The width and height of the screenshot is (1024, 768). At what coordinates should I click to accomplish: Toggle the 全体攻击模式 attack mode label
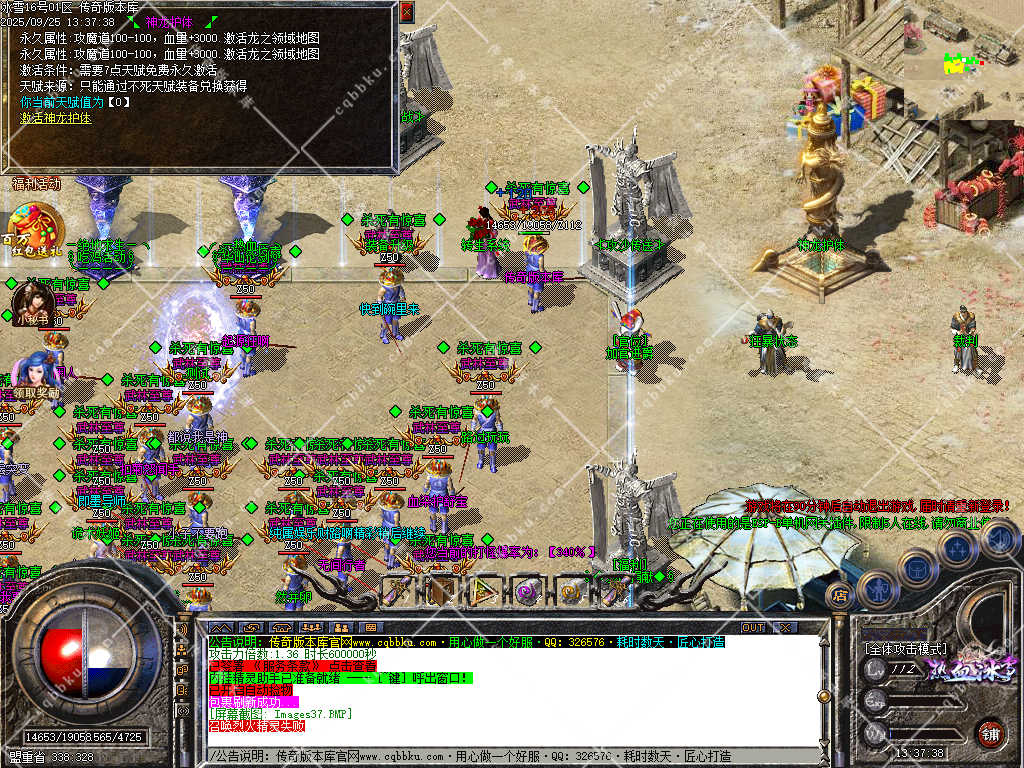(906, 649)
